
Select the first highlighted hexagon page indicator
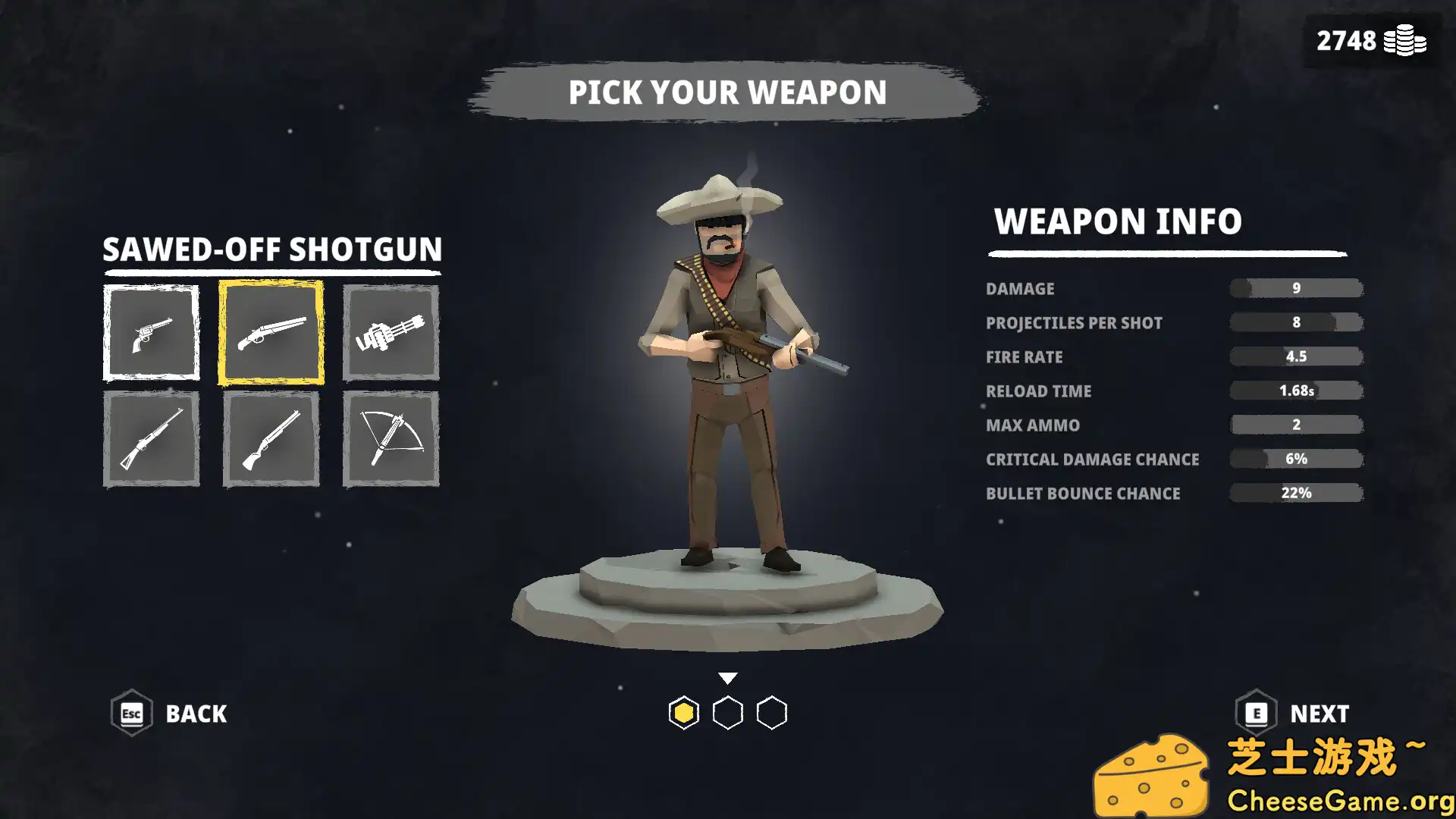coord(684,713)
